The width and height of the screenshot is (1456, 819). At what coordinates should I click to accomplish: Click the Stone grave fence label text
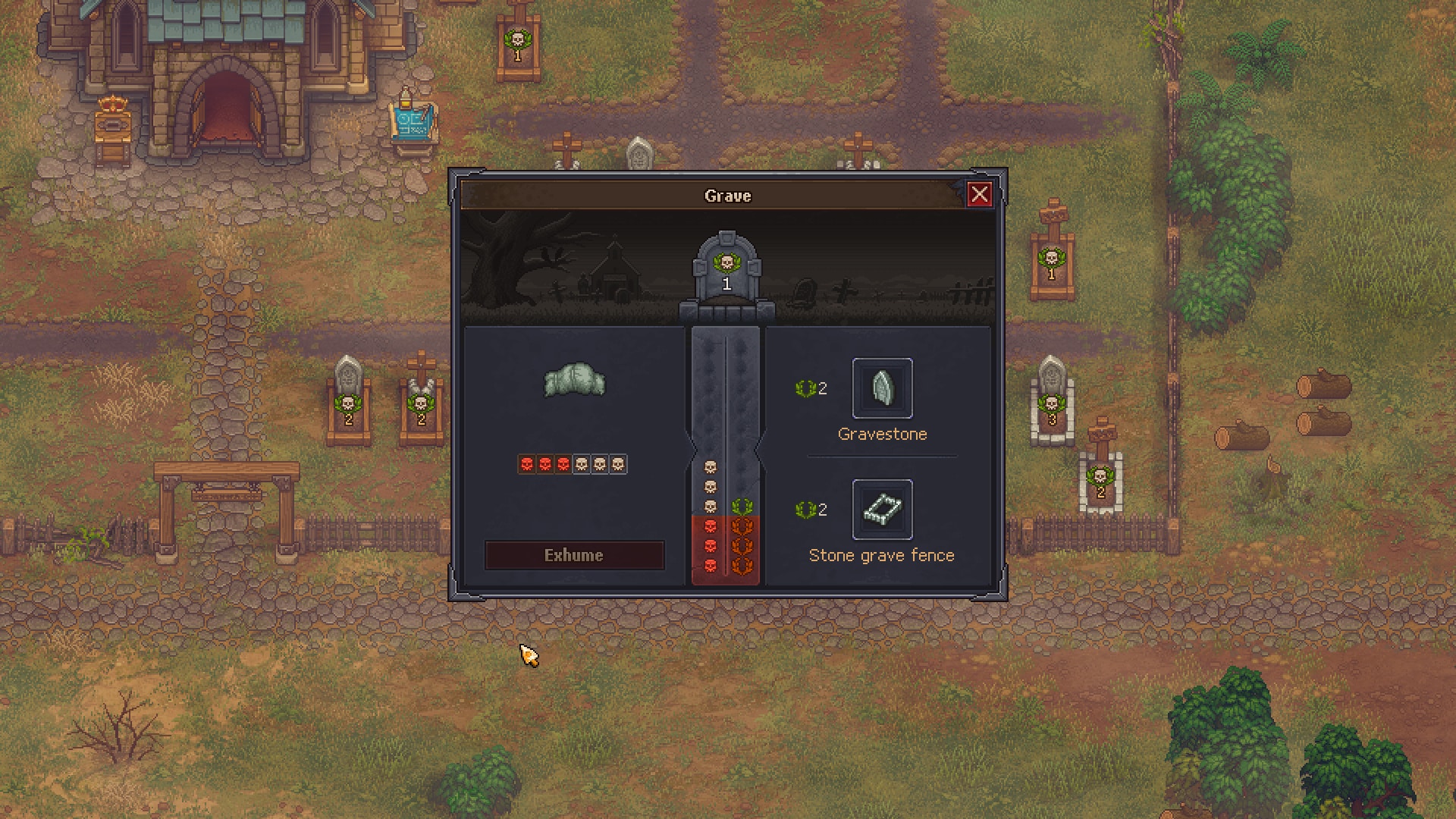(882, 554)
